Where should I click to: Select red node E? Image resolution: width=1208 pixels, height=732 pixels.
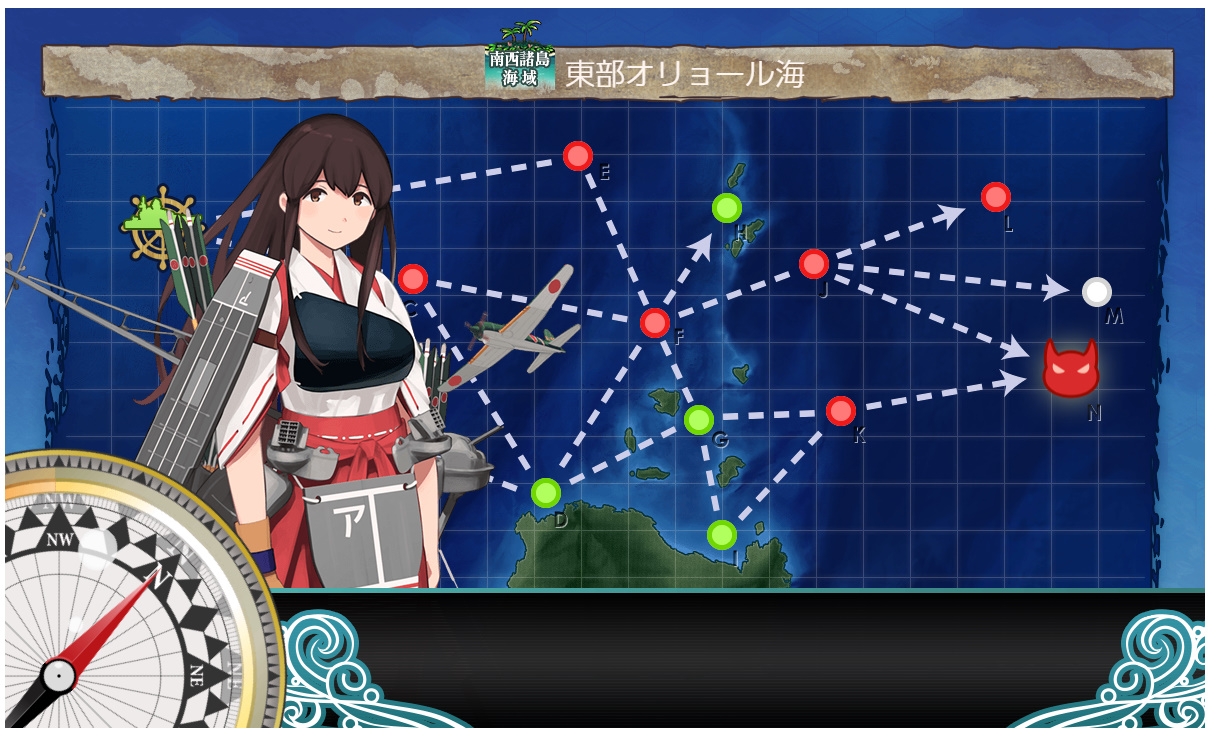[x=578, y=156]
